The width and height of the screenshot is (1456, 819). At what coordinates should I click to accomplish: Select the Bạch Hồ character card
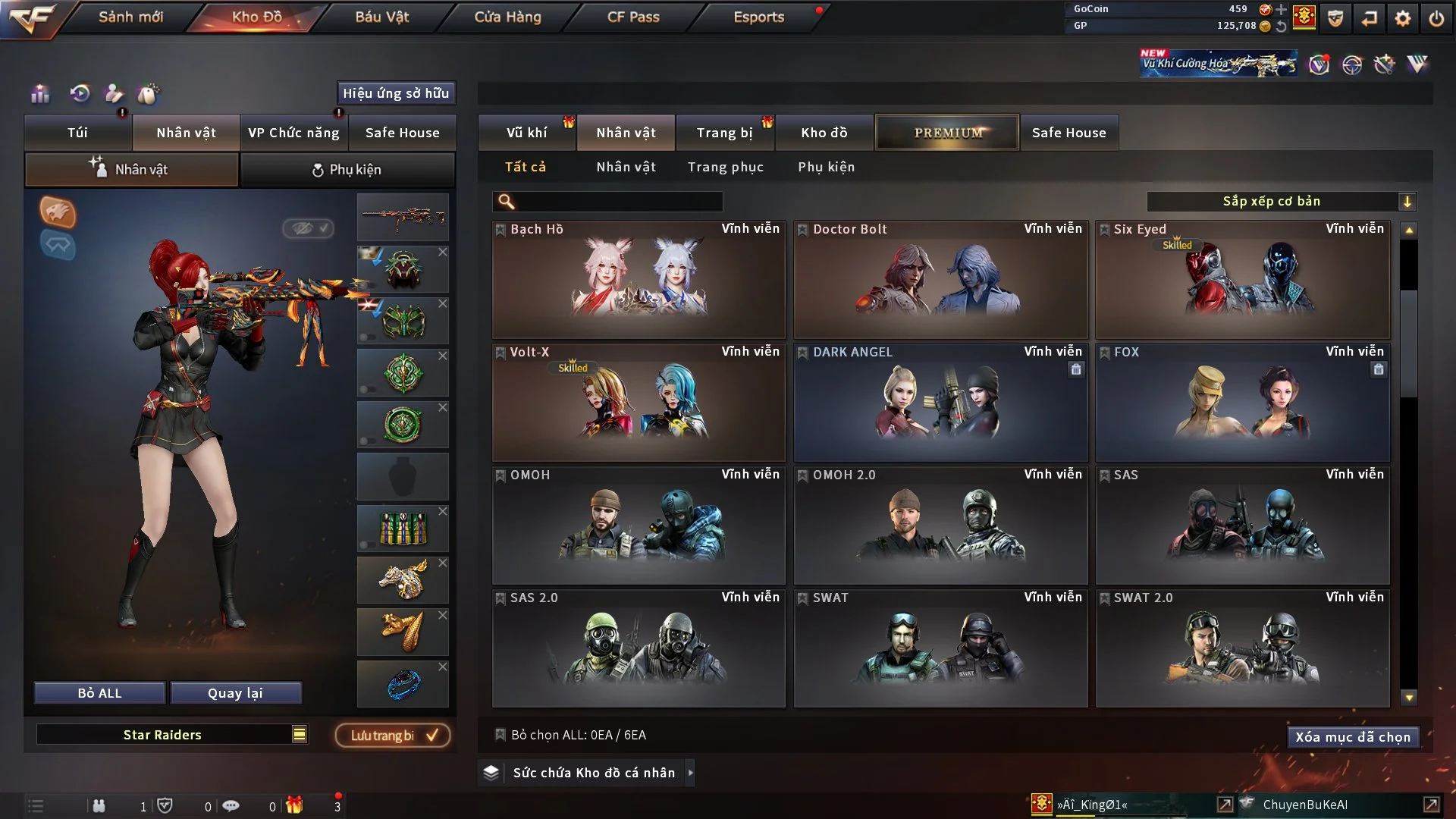pos(639,281)
